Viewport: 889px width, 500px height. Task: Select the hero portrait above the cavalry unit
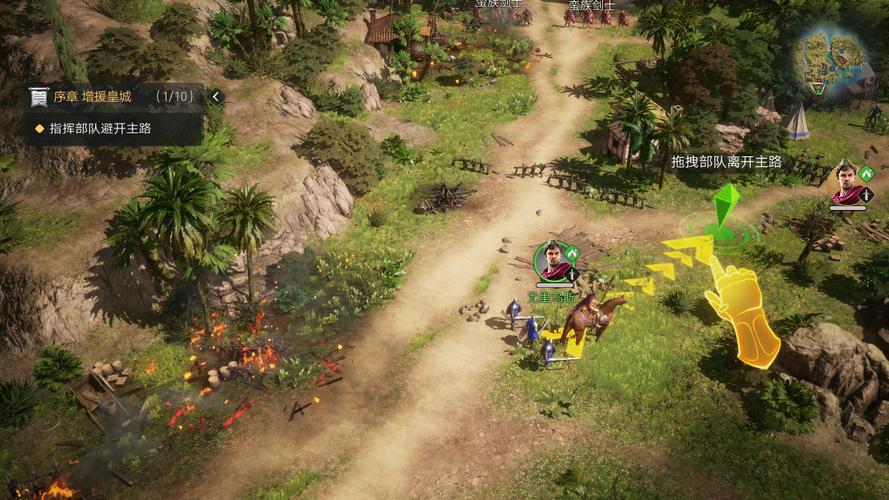(551, 259)
